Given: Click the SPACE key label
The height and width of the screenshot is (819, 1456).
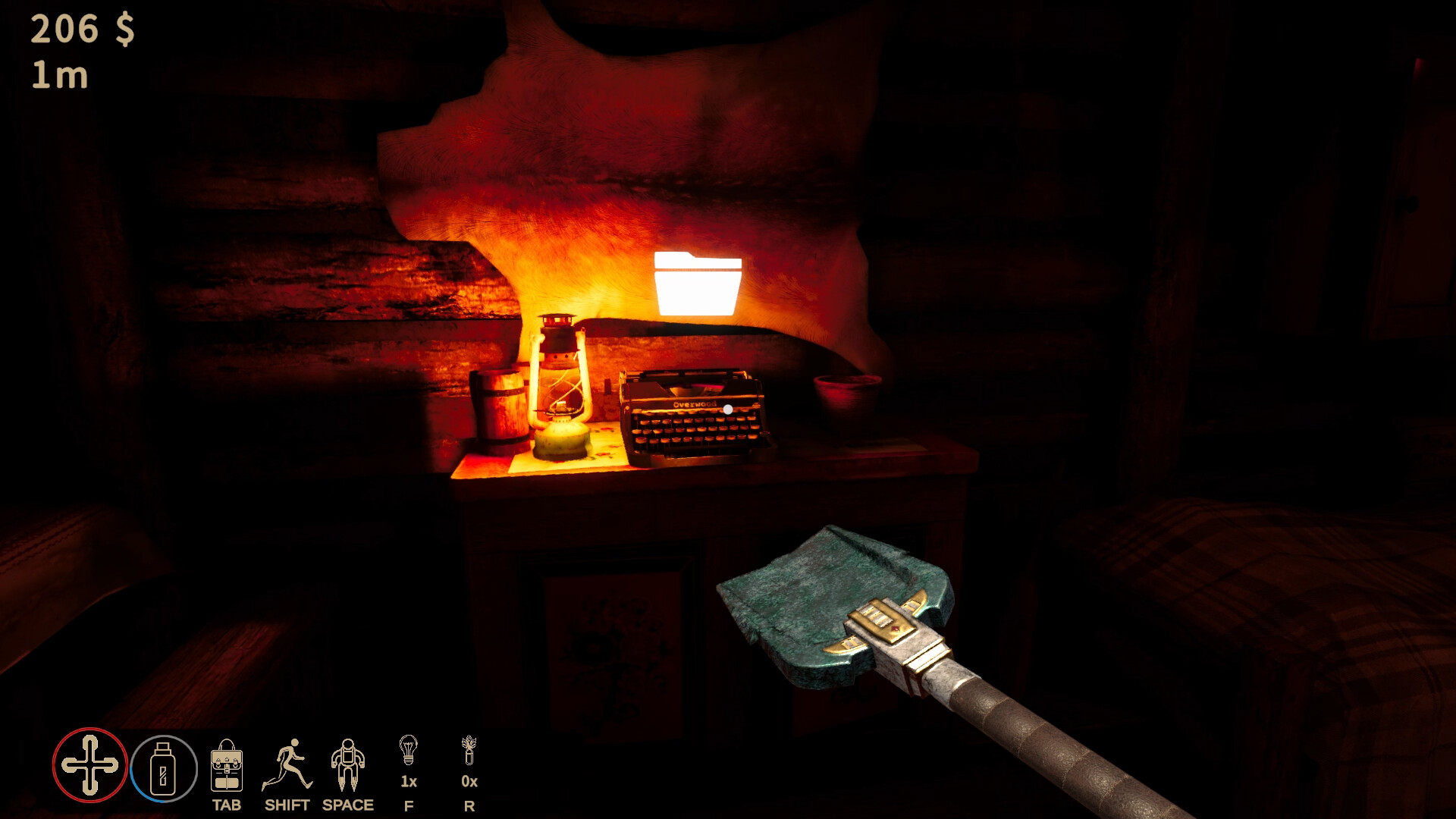Looking at the screenshot, I should 347,805.
